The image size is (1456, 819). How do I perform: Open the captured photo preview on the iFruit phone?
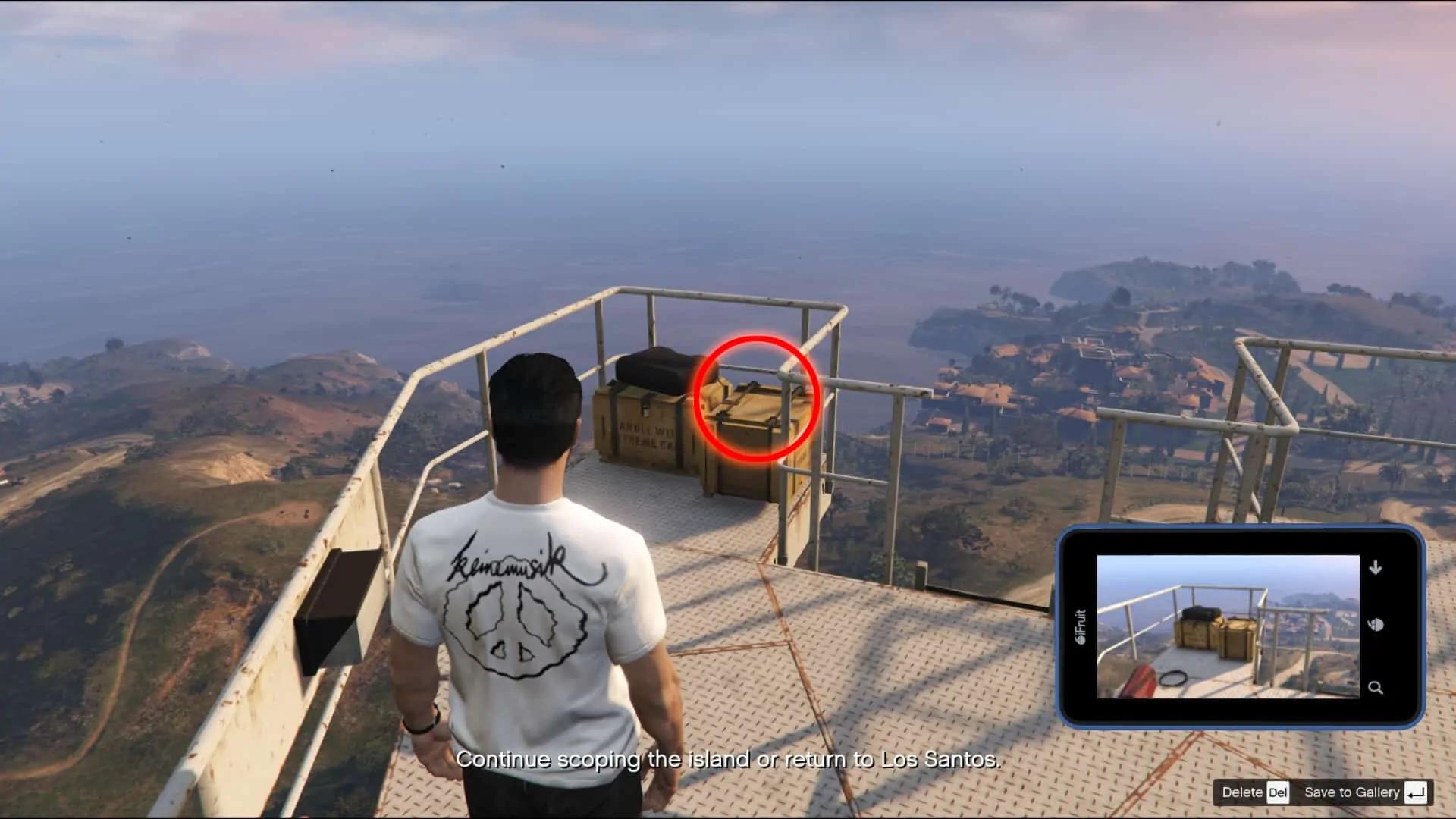(x=1228, y=626)
